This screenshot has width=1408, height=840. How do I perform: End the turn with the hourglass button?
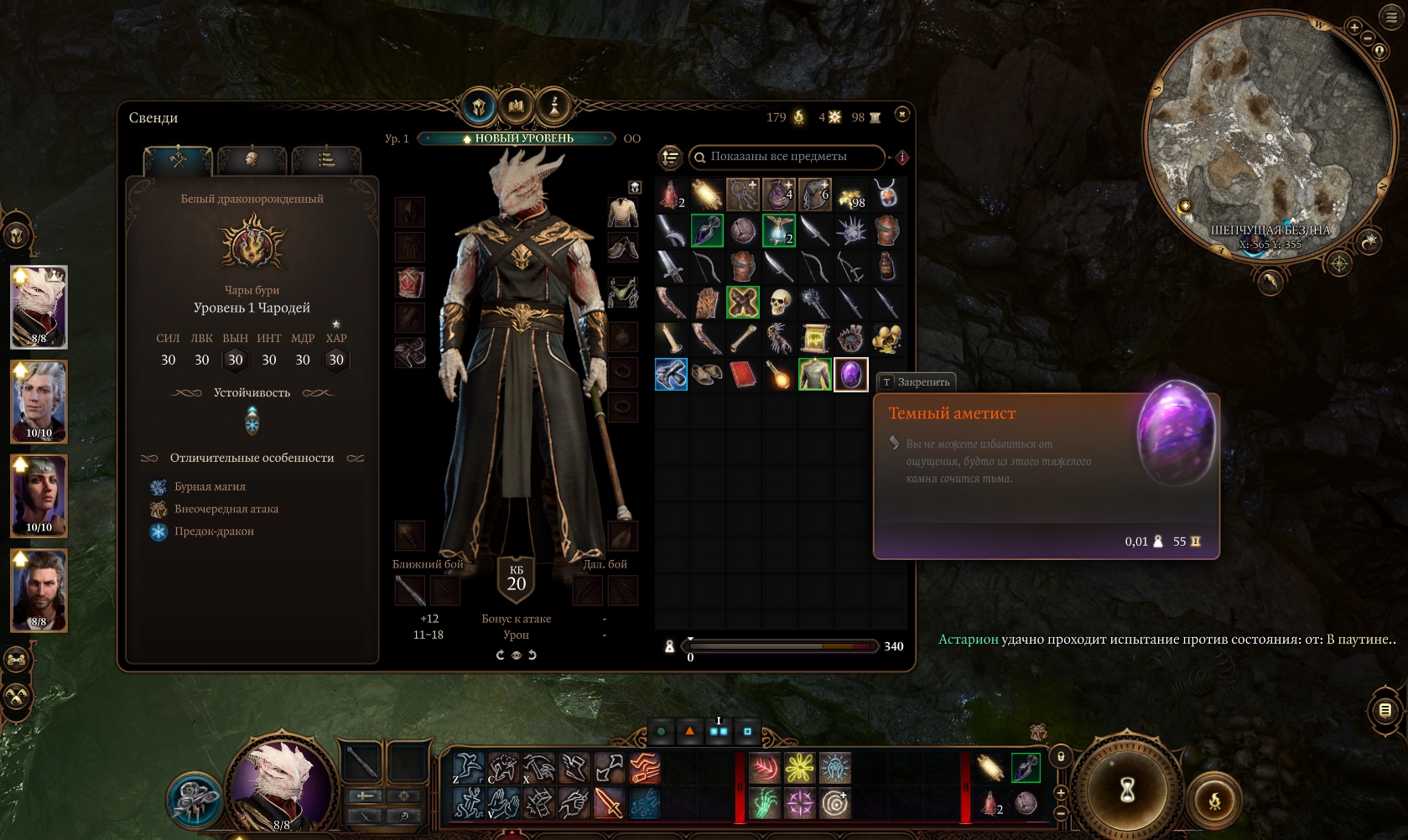pyautogui.click(x=1128, y=790)
